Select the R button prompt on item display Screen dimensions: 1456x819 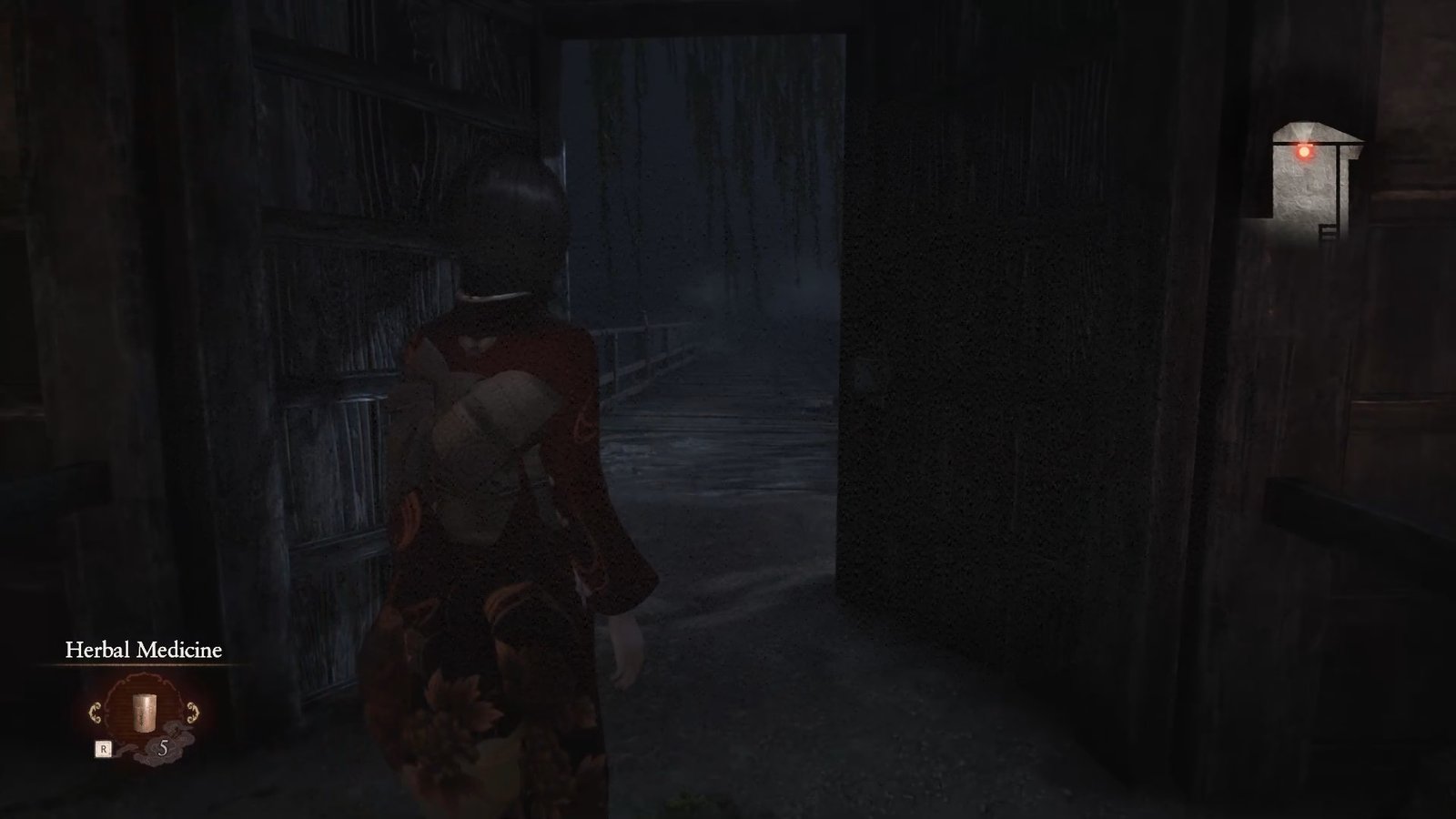click(104, 748)
